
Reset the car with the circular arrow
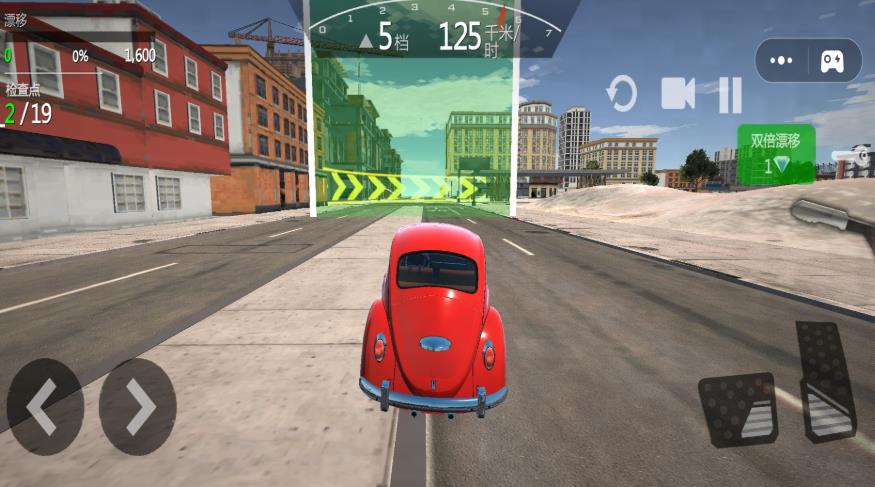[621, 96]
